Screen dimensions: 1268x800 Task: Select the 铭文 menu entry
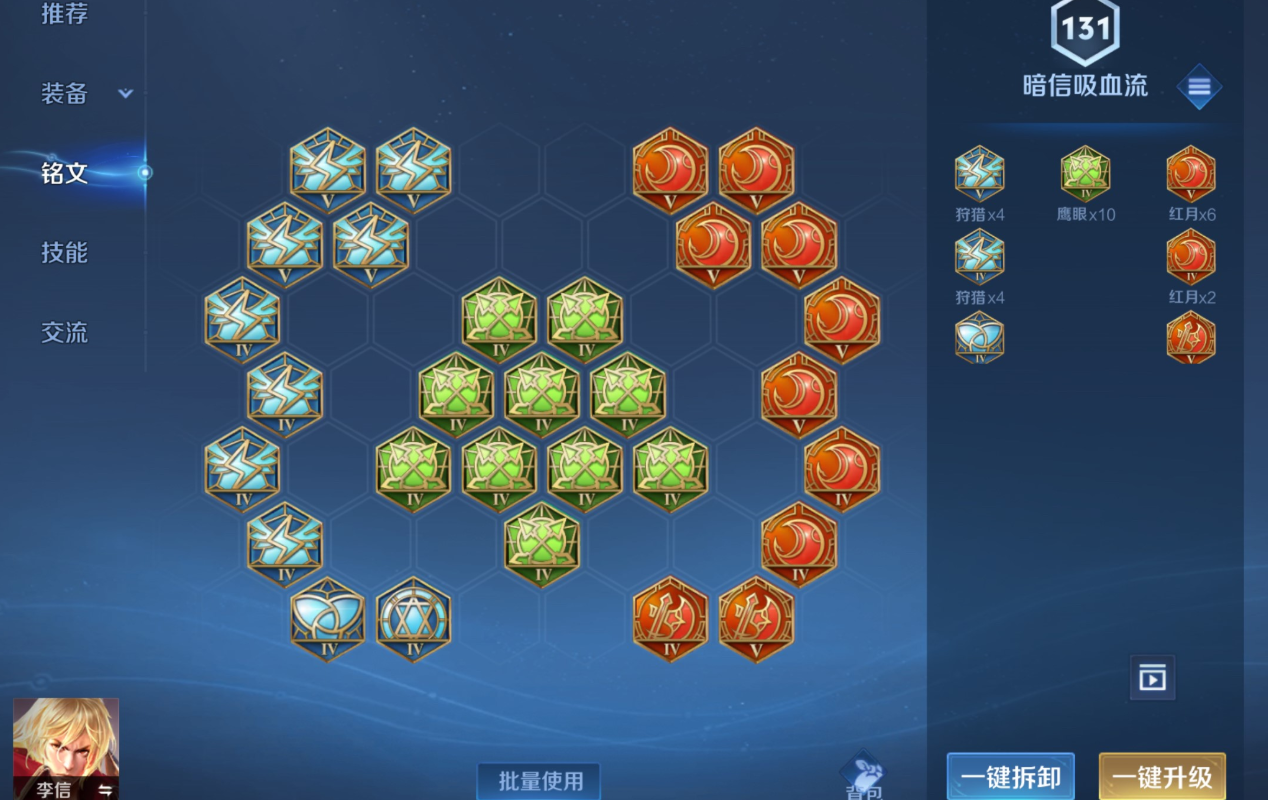coord(65,173)
